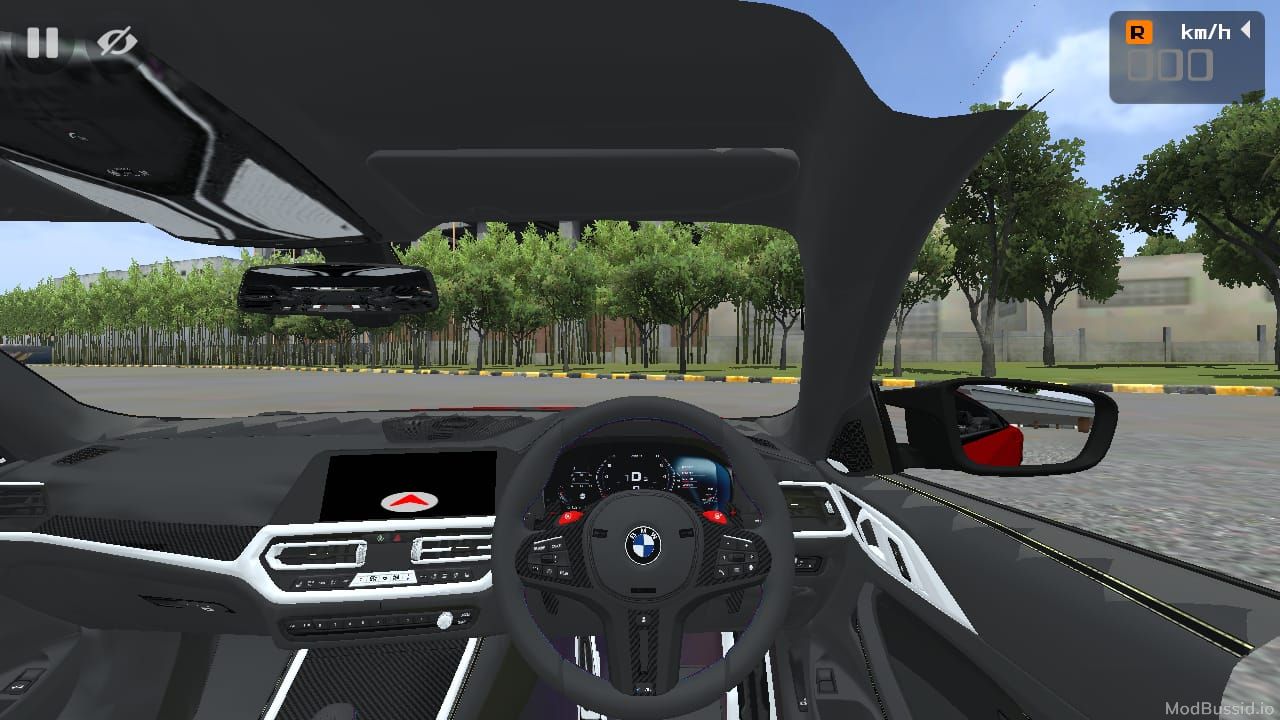This screenshot has height=720, width=1280.
Task: Turn the silver volume knob
Action: click(x=444, y=620)
